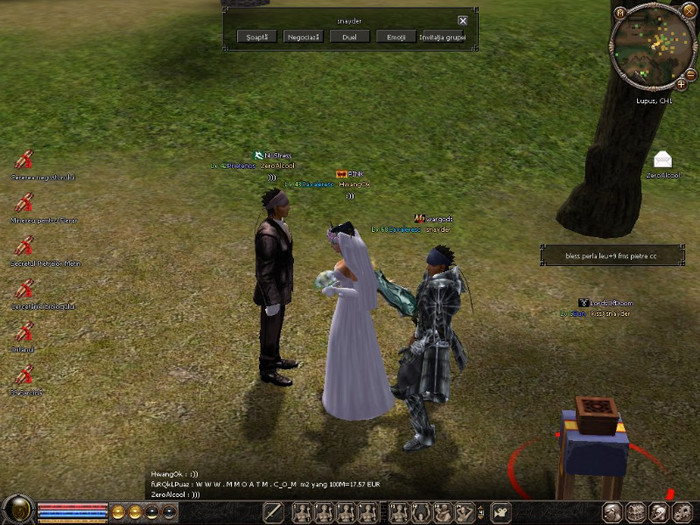Close the snayder target panel
This screenshot has height=525, width=700.
click(x=463, y=20)
